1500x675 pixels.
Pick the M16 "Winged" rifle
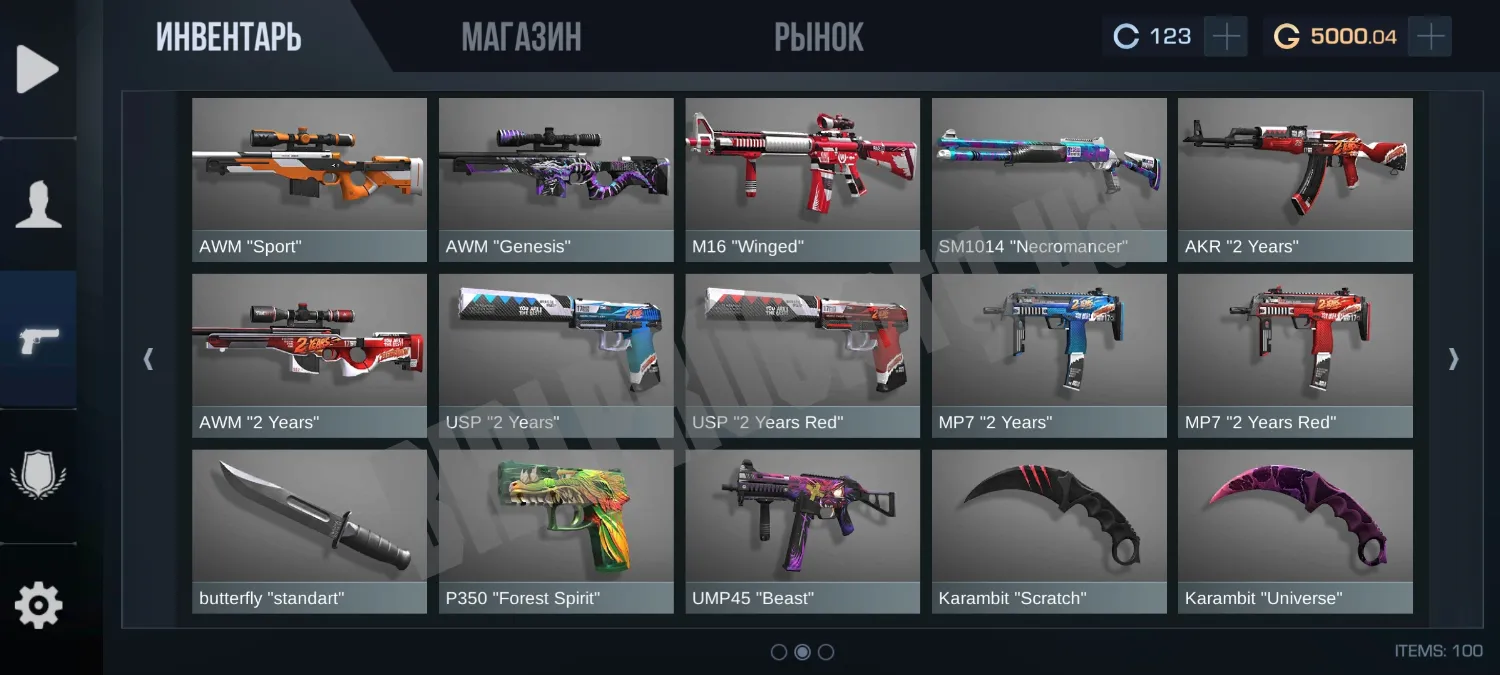click(x=802, y=179)
